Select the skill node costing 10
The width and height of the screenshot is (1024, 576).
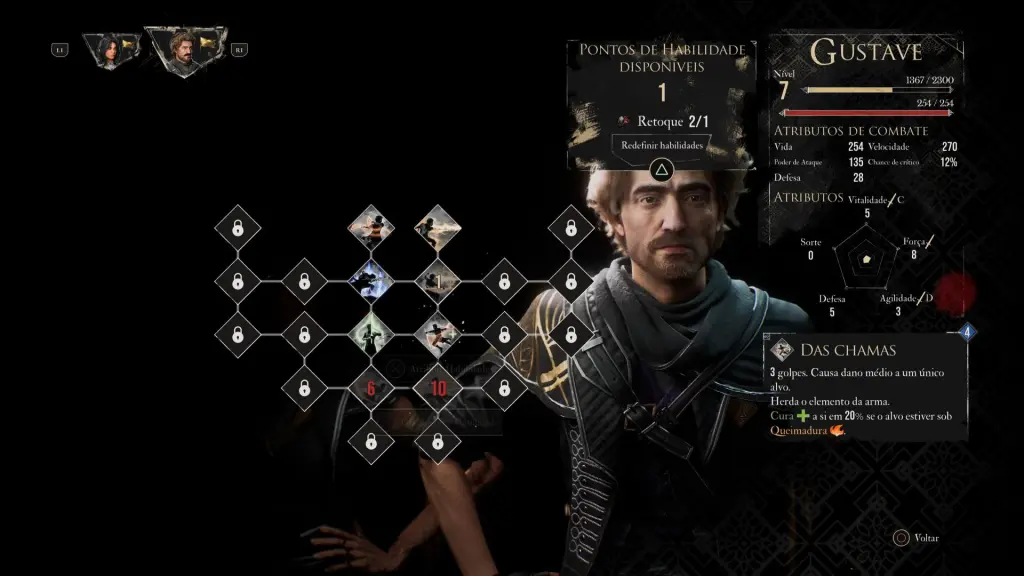pos(437,388)
